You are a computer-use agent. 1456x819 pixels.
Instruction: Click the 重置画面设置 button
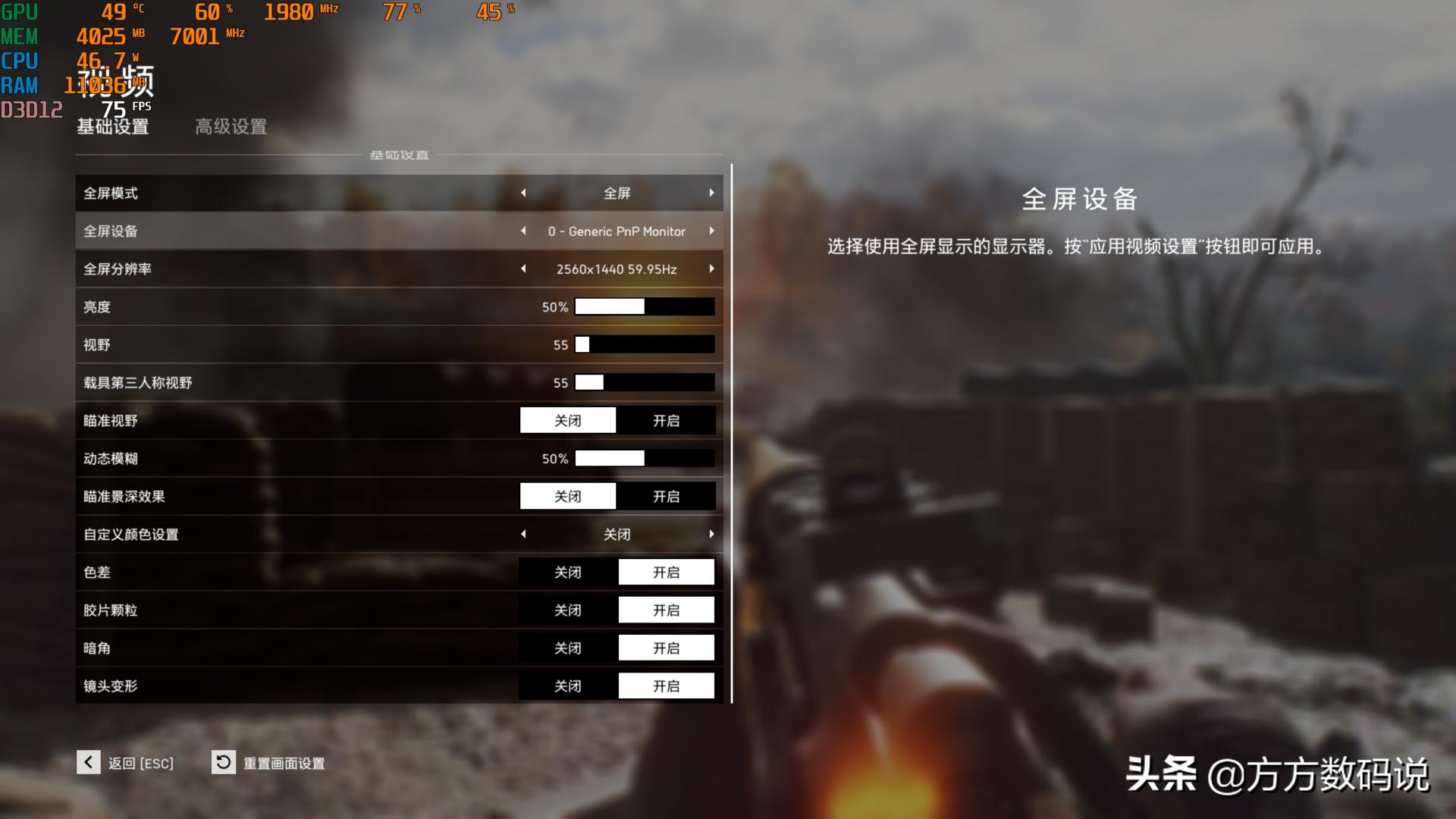283,763
